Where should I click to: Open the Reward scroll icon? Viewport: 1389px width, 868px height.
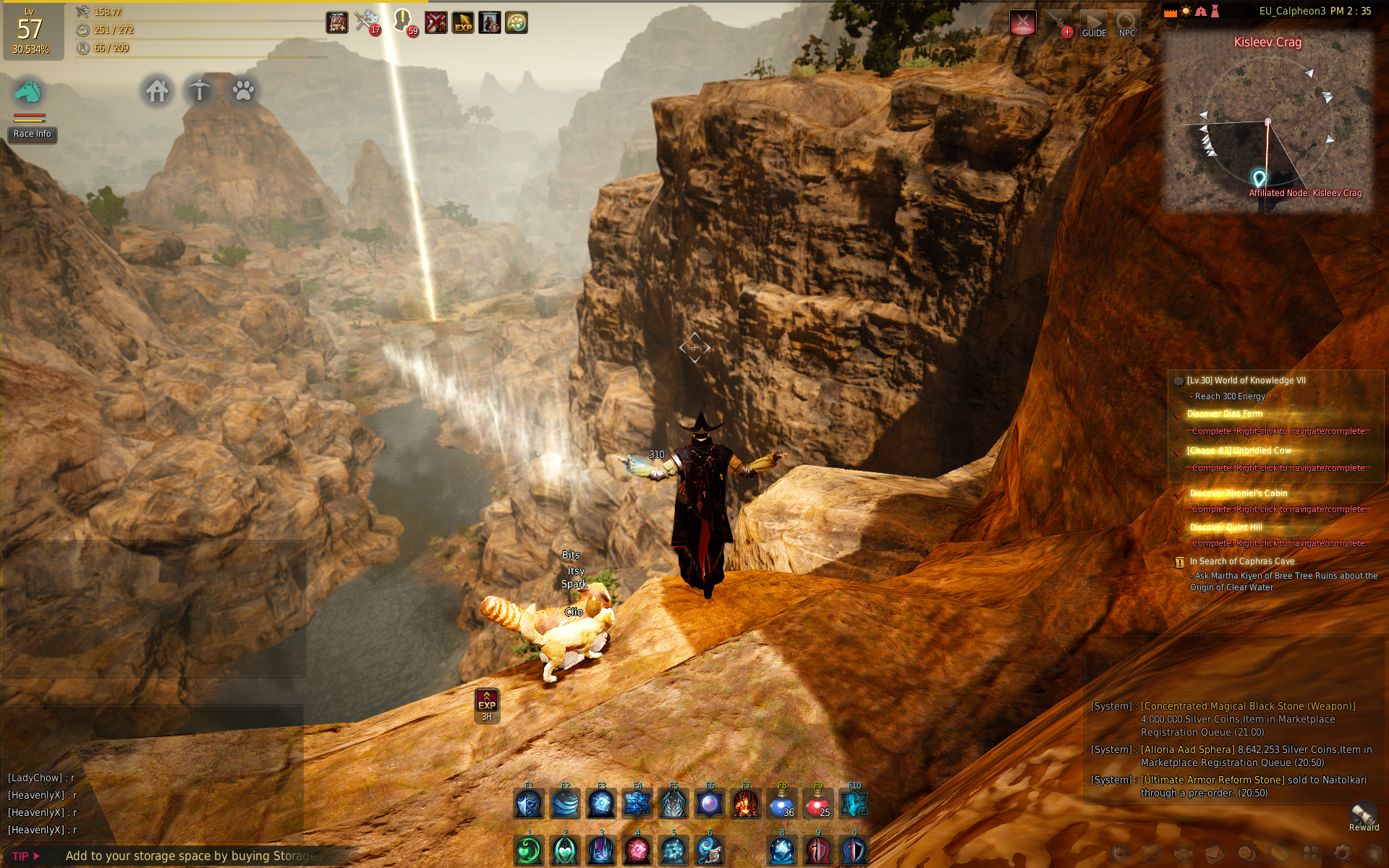pyautogui.click(x=1364, y=816)
